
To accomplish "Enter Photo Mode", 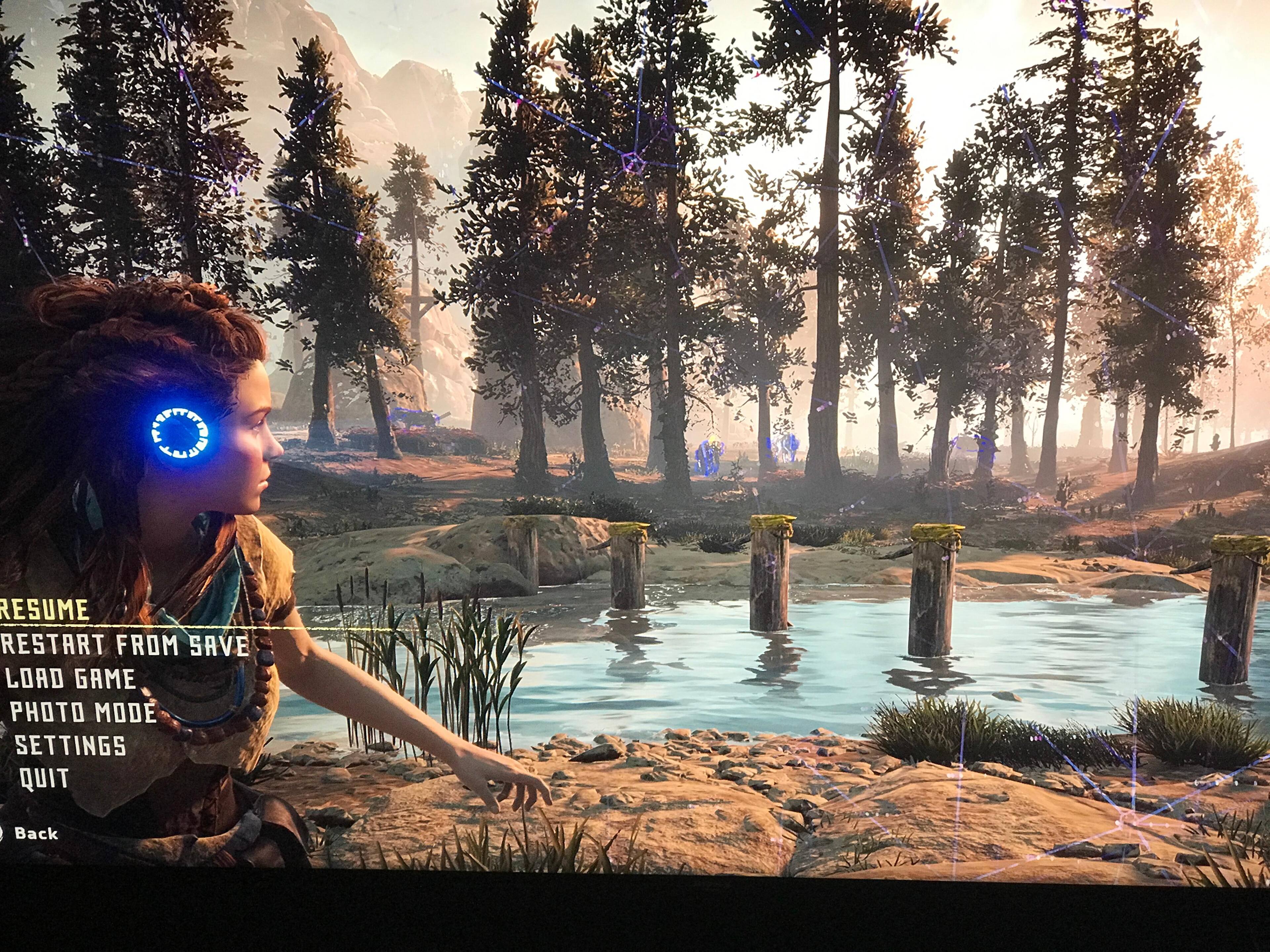I will (x=83, y=712).
